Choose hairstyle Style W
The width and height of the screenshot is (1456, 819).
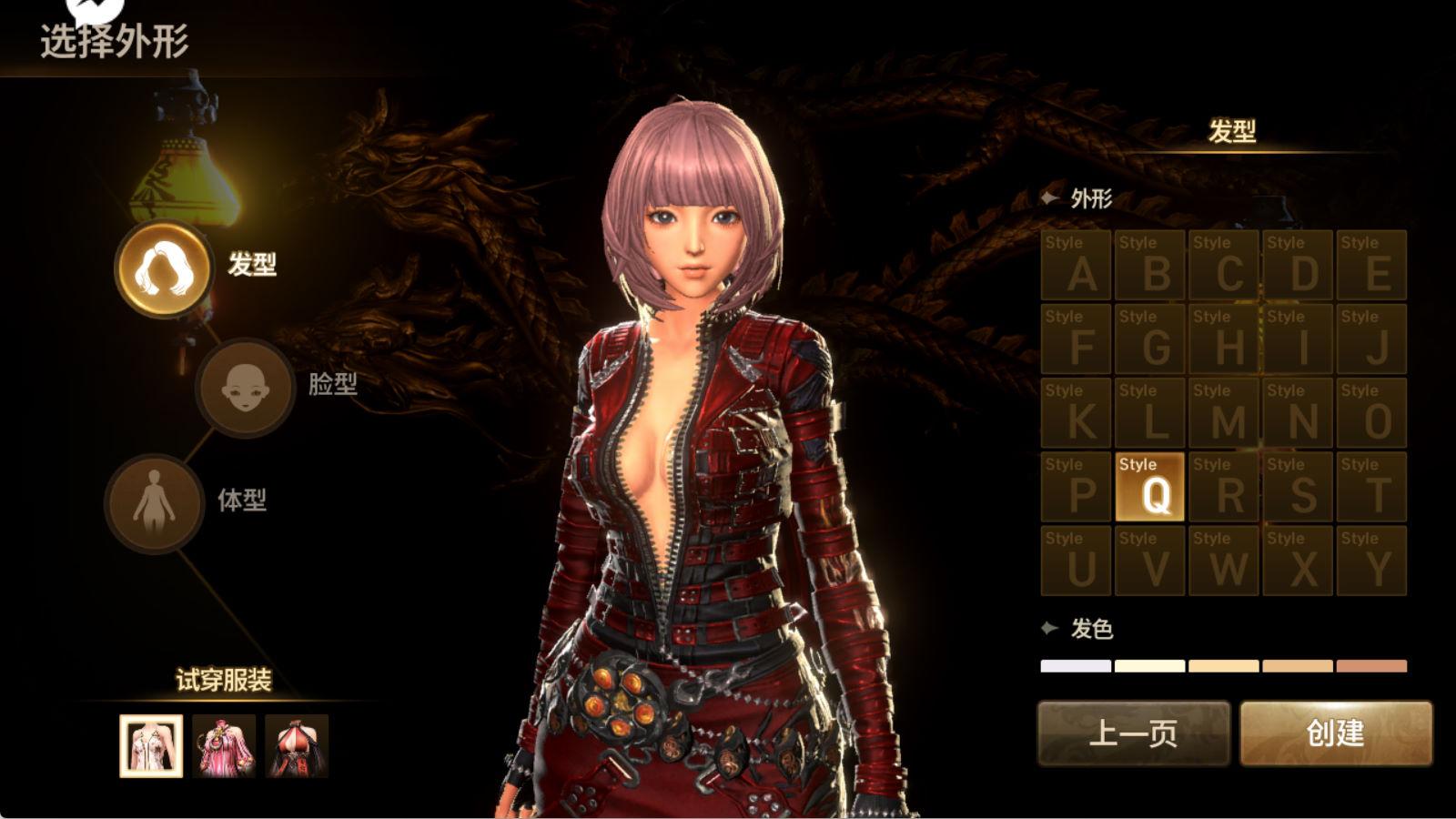coord(1223,561)
